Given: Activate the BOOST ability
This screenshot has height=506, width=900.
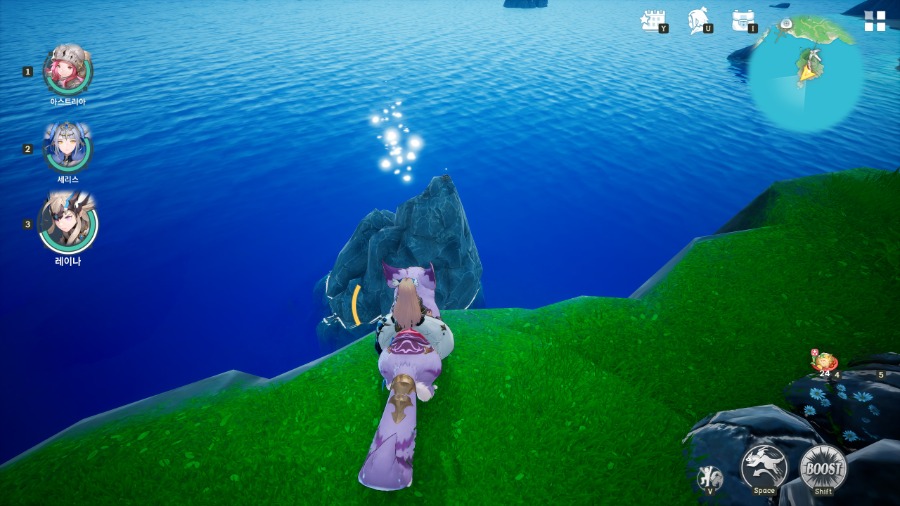Looking at the screenshot, I should tap(823, 468).
